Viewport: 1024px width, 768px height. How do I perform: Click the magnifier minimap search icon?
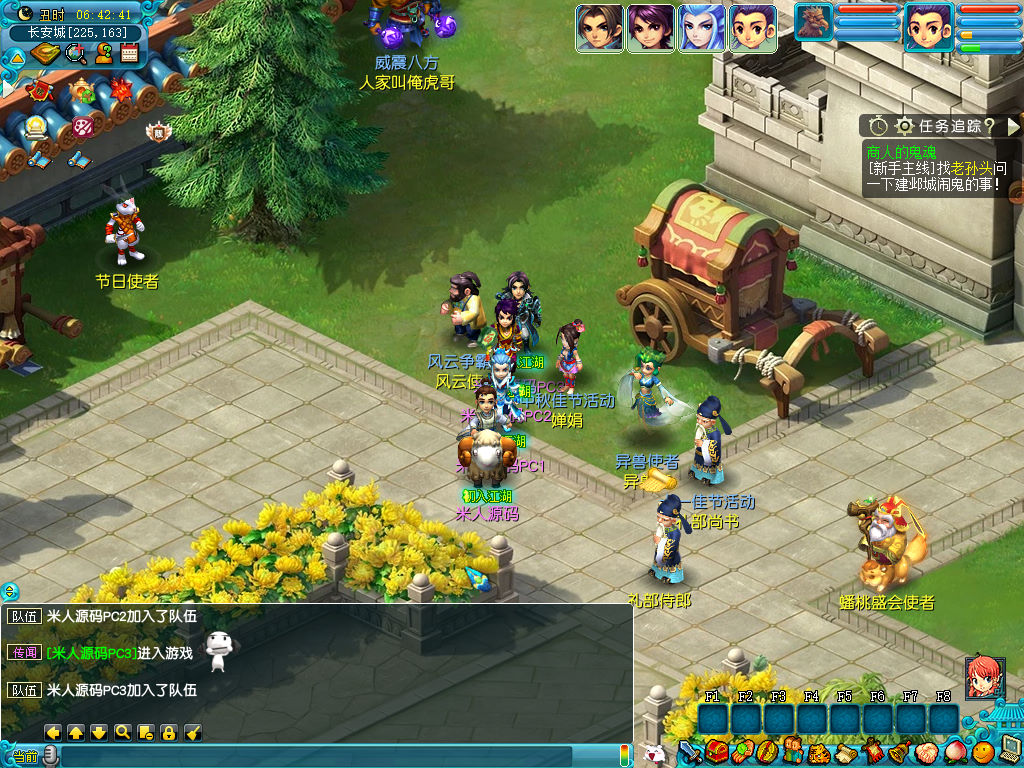click(x=76, y=53)
